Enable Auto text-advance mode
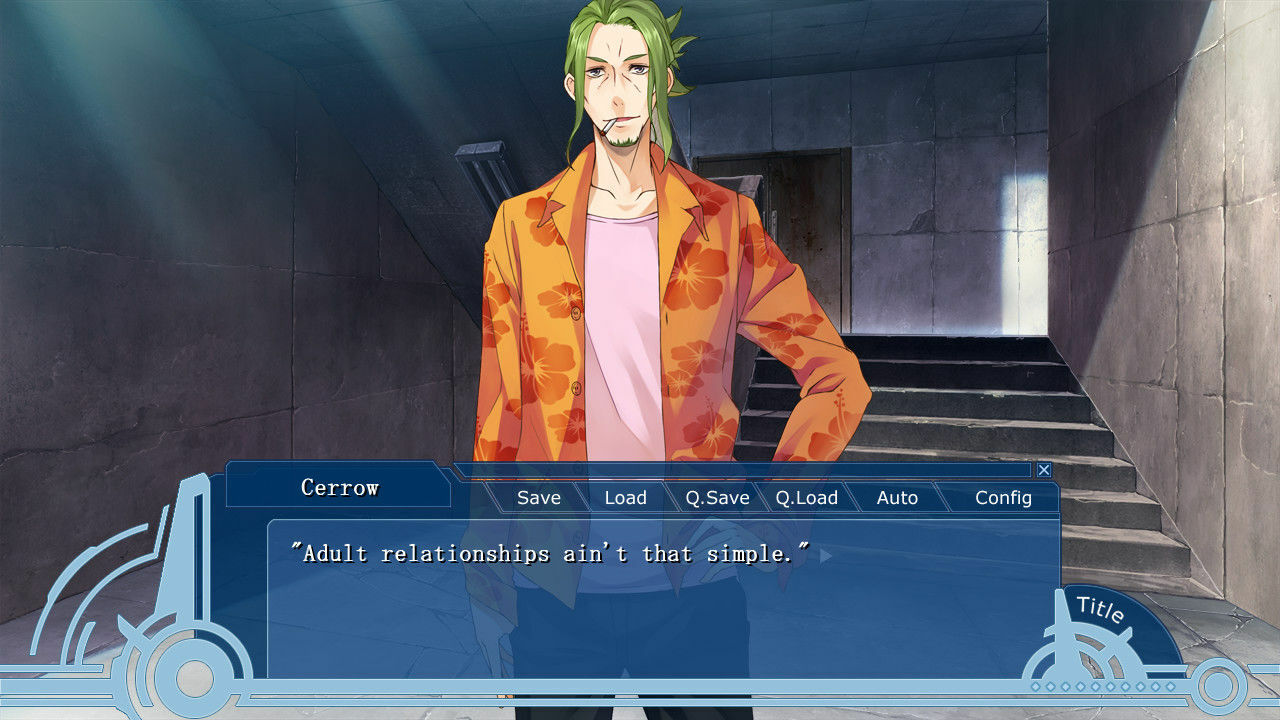Screen dimensions: 1280x720 point(897,497)
